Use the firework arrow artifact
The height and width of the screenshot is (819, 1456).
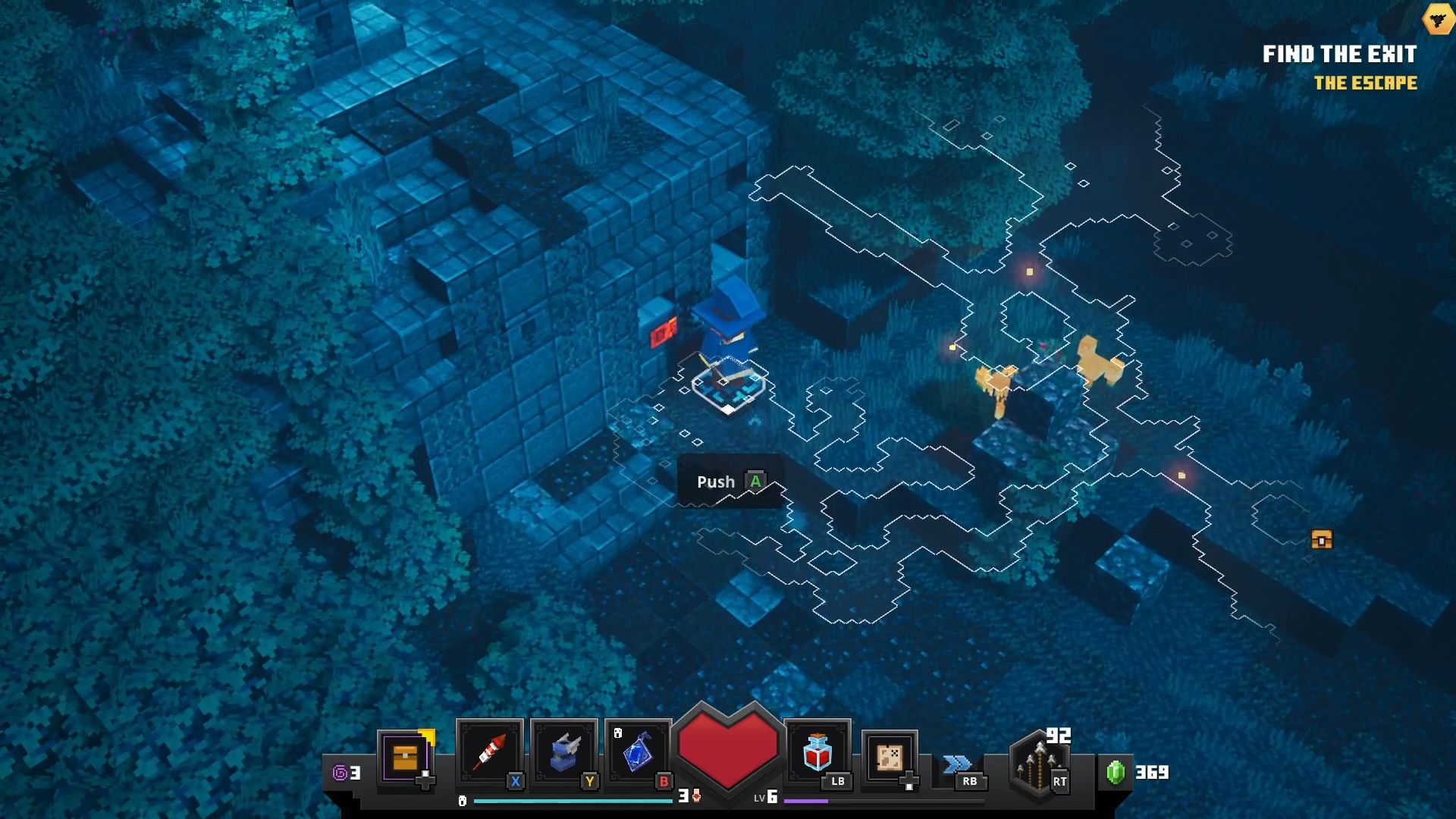click(x=489, y=753)
